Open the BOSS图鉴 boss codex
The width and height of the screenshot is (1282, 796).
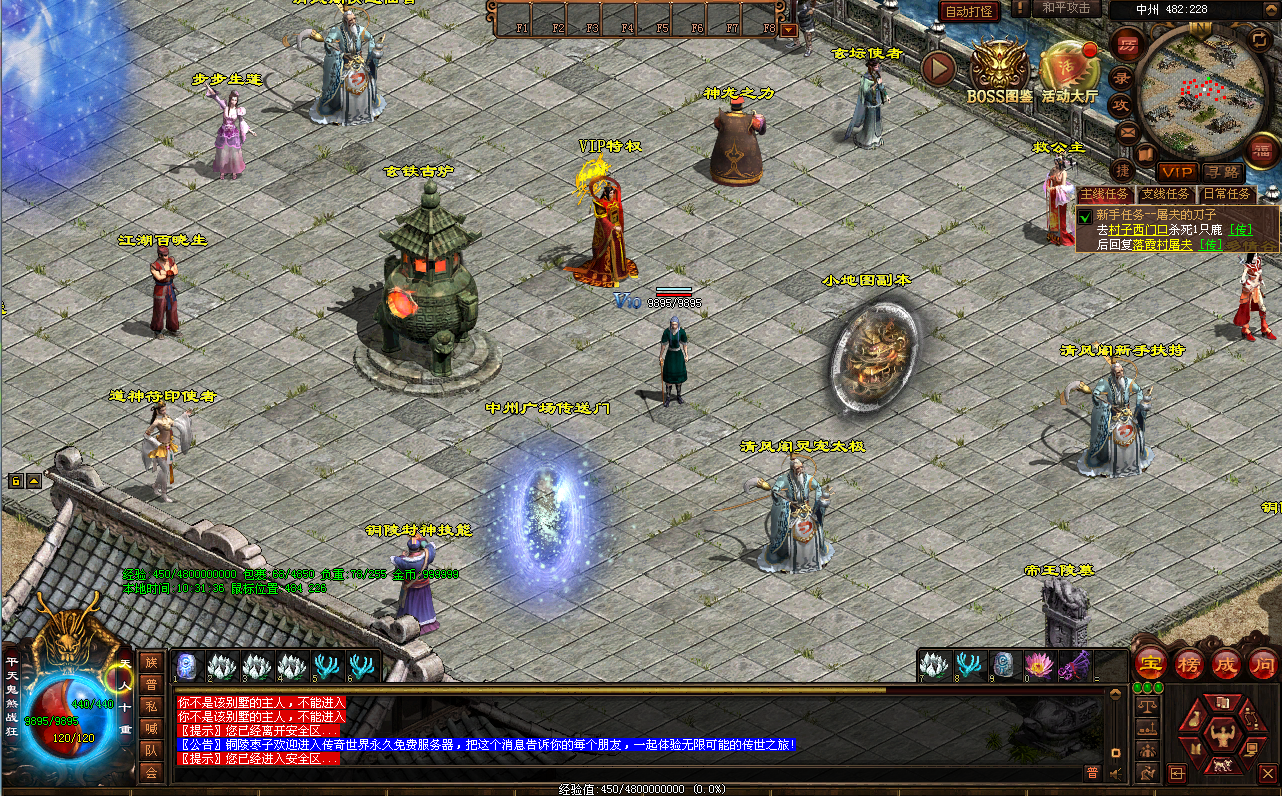tap(999, 70)
